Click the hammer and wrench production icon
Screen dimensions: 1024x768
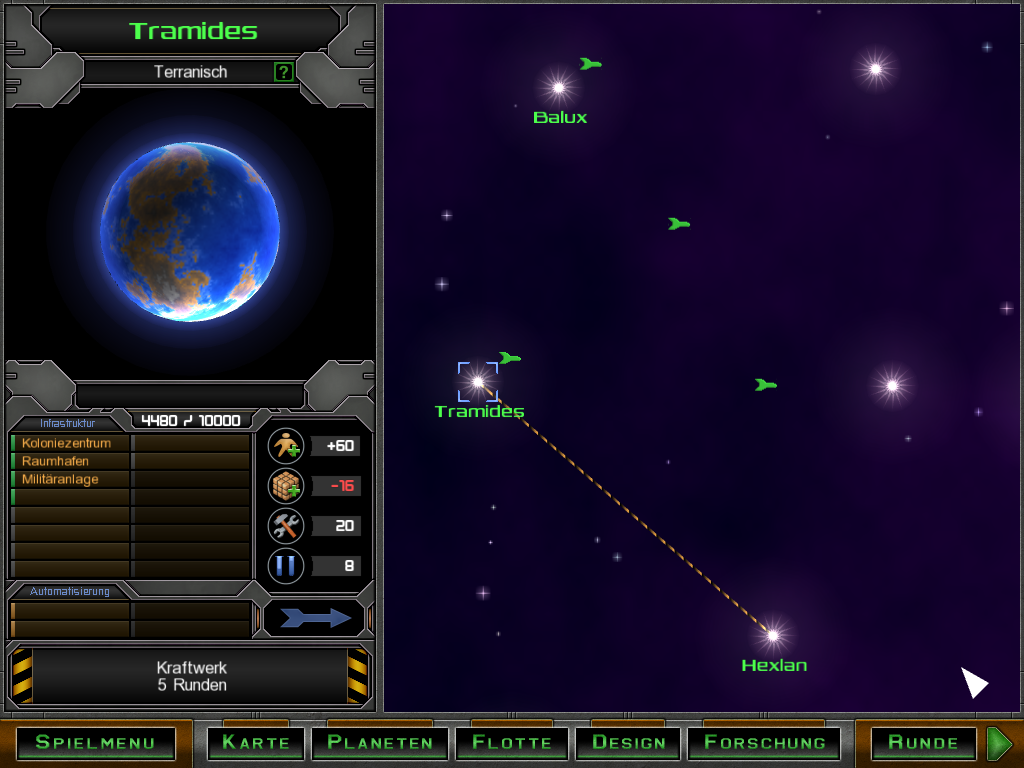tap(286, 526)
